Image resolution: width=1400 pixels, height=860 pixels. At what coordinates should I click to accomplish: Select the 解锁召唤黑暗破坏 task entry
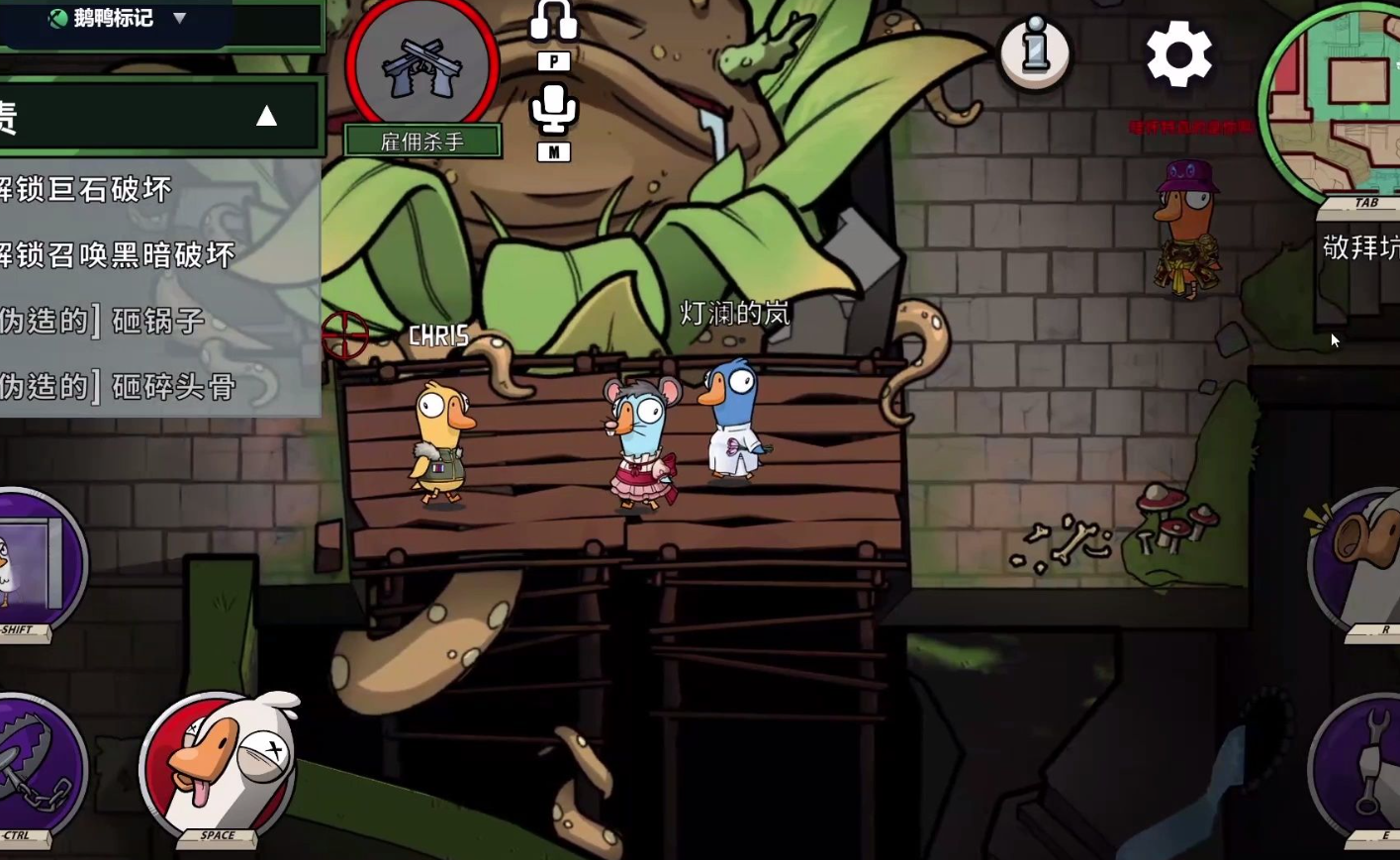(x=117, y=255)
